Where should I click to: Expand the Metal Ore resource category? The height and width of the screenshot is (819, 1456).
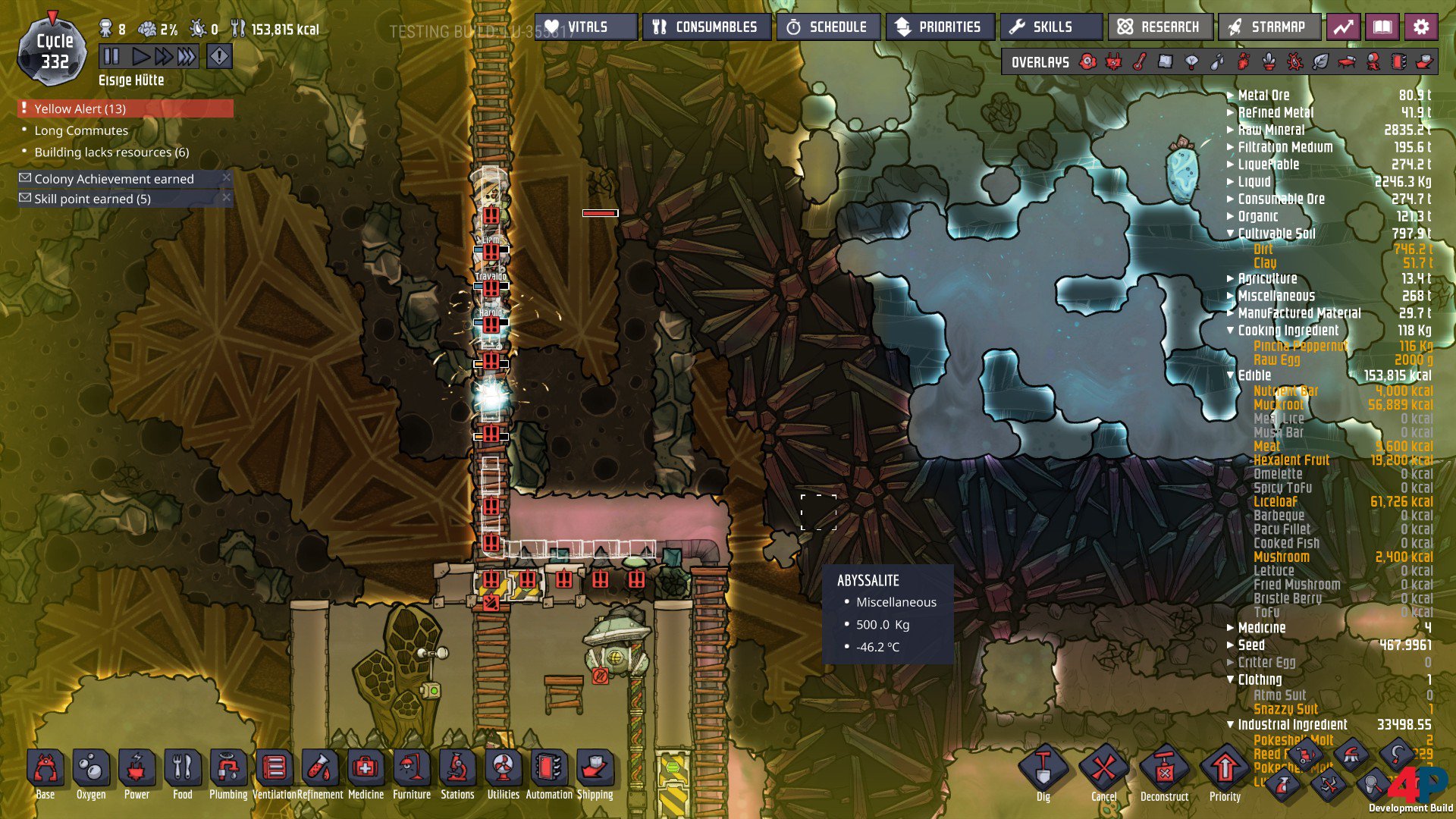(1231, 95)
